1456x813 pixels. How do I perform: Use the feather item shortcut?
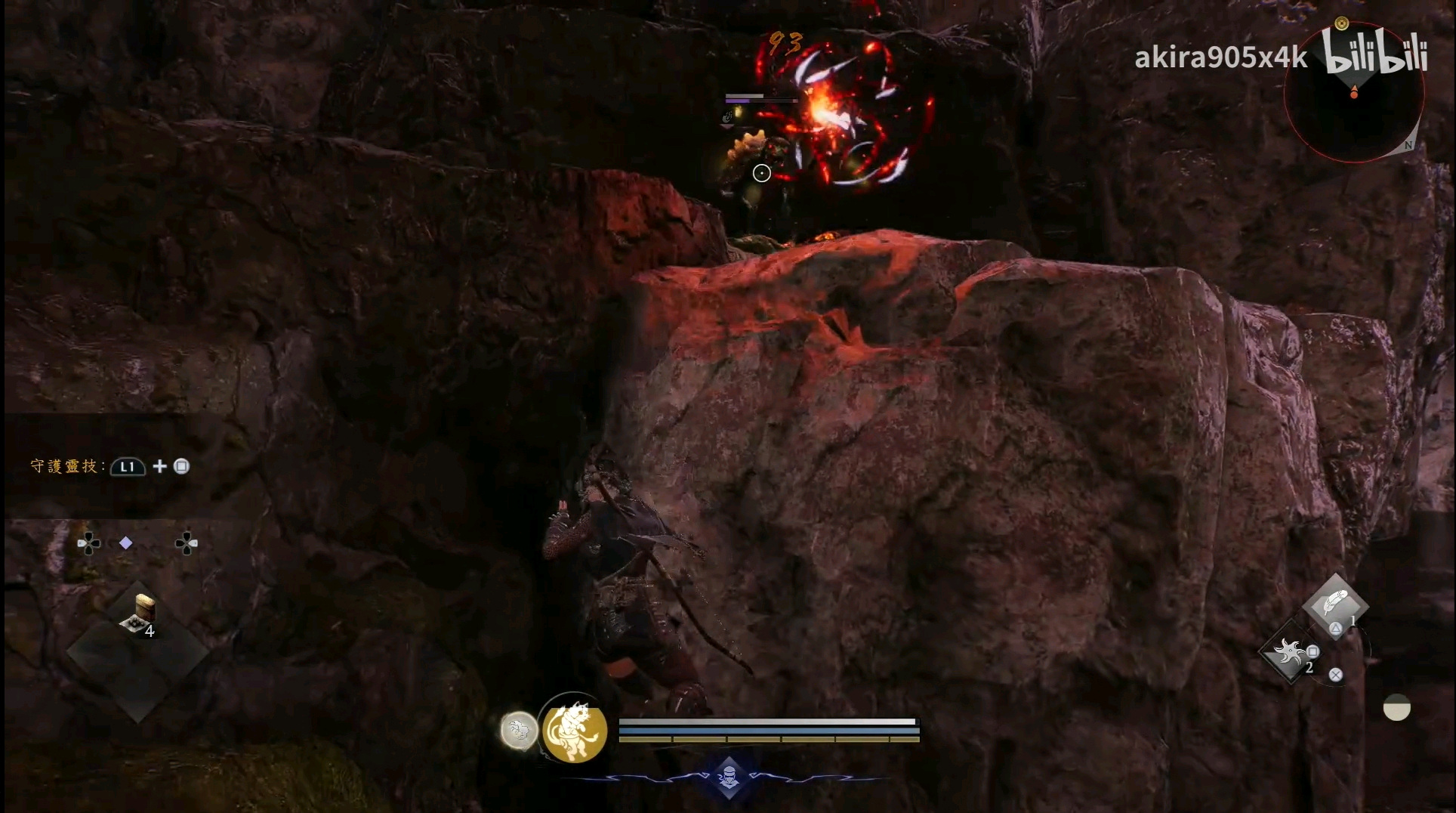pyautogui.click(x=1334, y=606)
